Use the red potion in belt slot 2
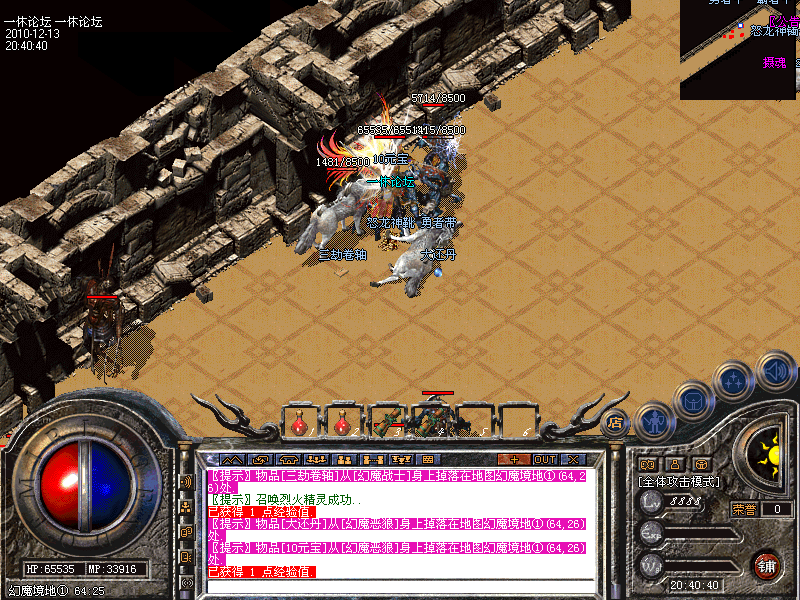Image resolution: width=800 pixels, height=600 pixels. tap(343, 421)
